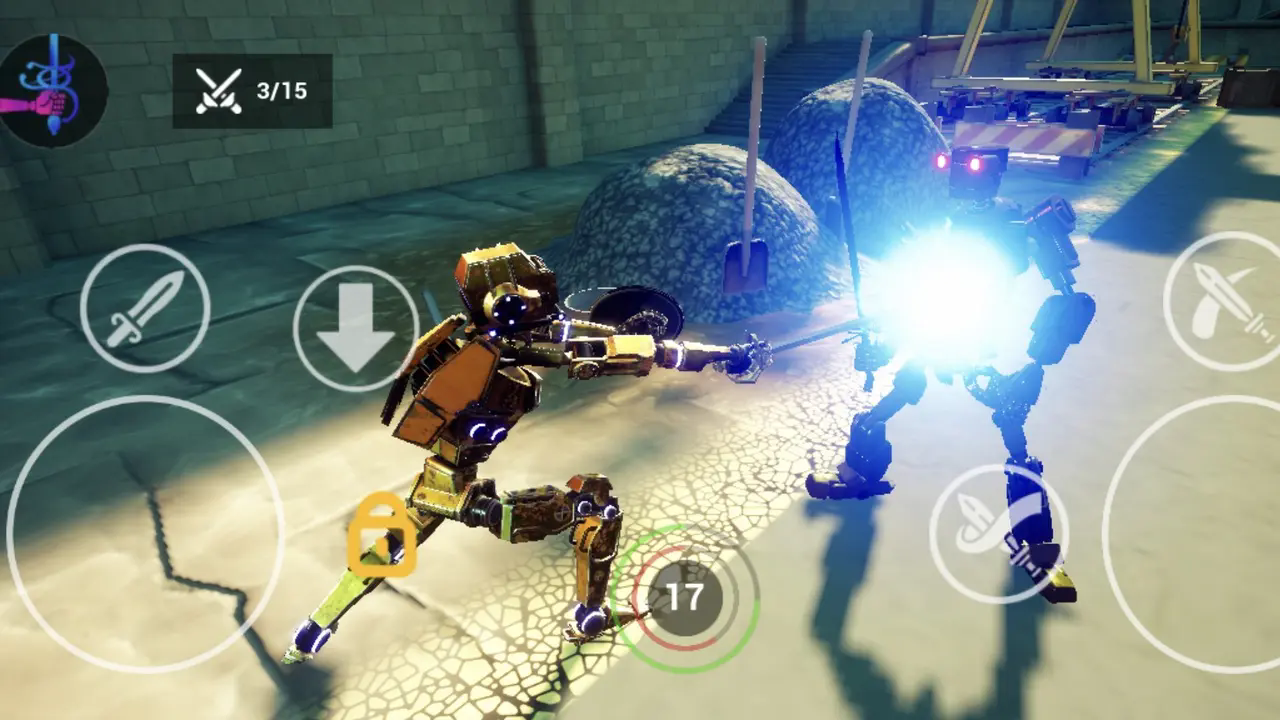Image resolution: width=1280 pixels, height=720 pixels.
Task: Tap the large movement joystick circle
Action: pyautogui.click(x=145, y=533)
